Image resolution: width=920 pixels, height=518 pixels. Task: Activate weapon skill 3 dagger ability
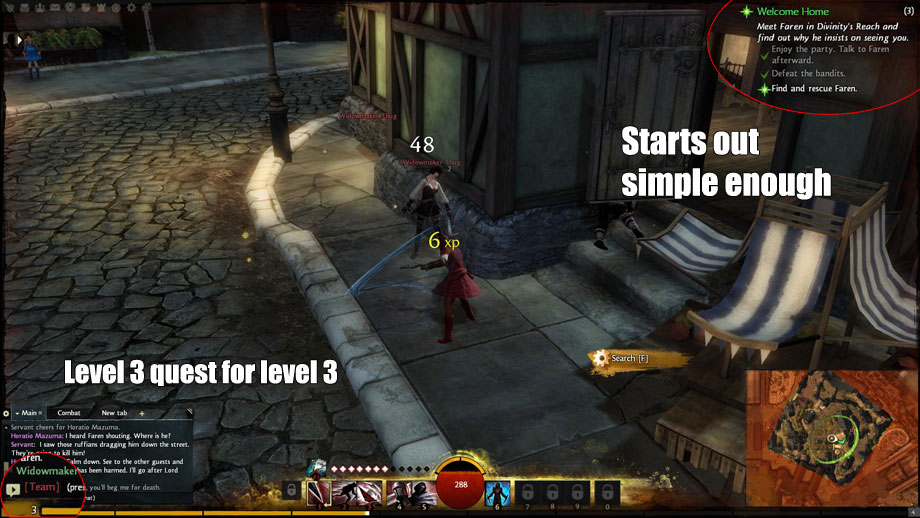(371, 492)
